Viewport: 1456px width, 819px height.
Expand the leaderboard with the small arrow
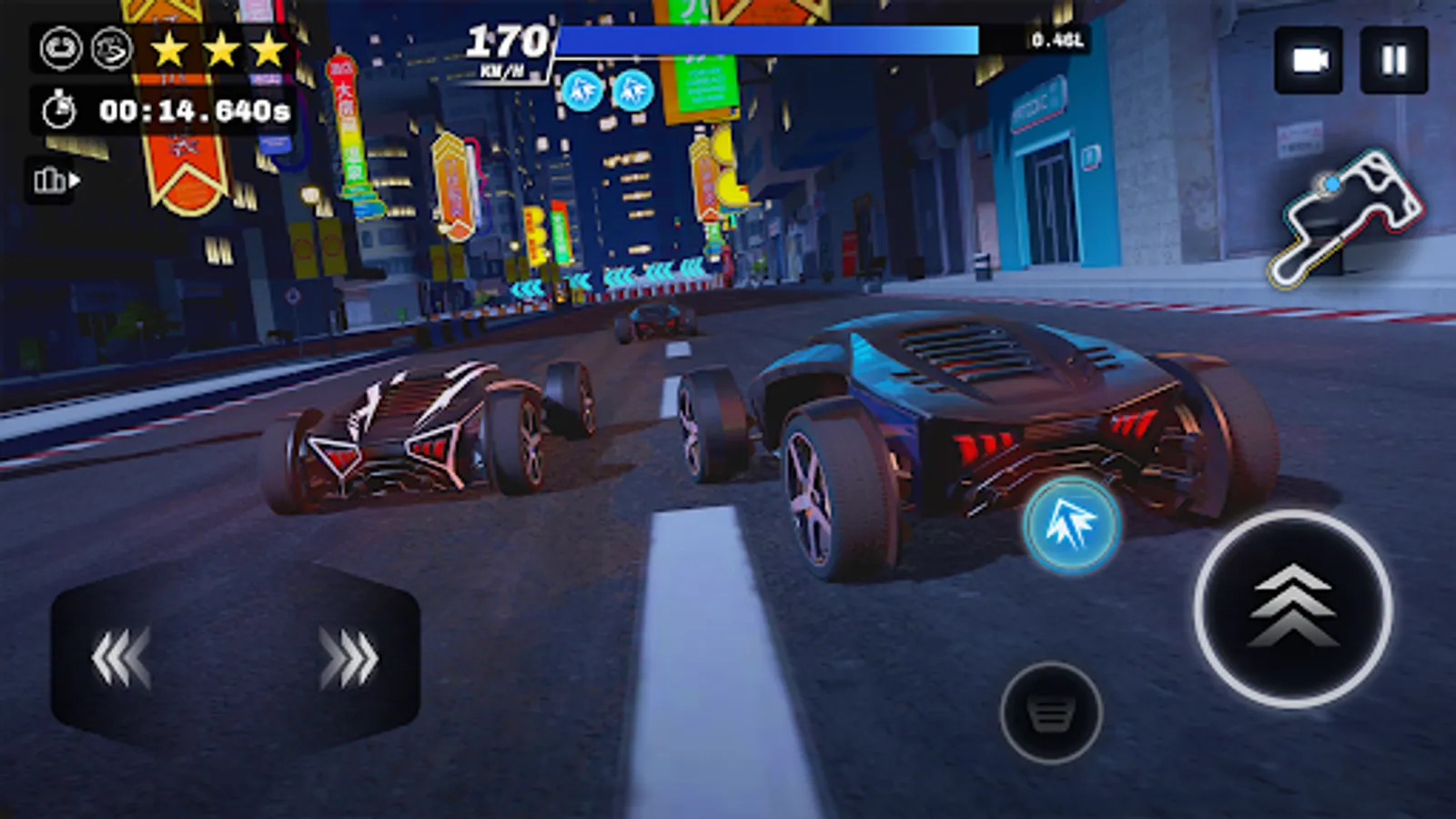click(73, 181)
